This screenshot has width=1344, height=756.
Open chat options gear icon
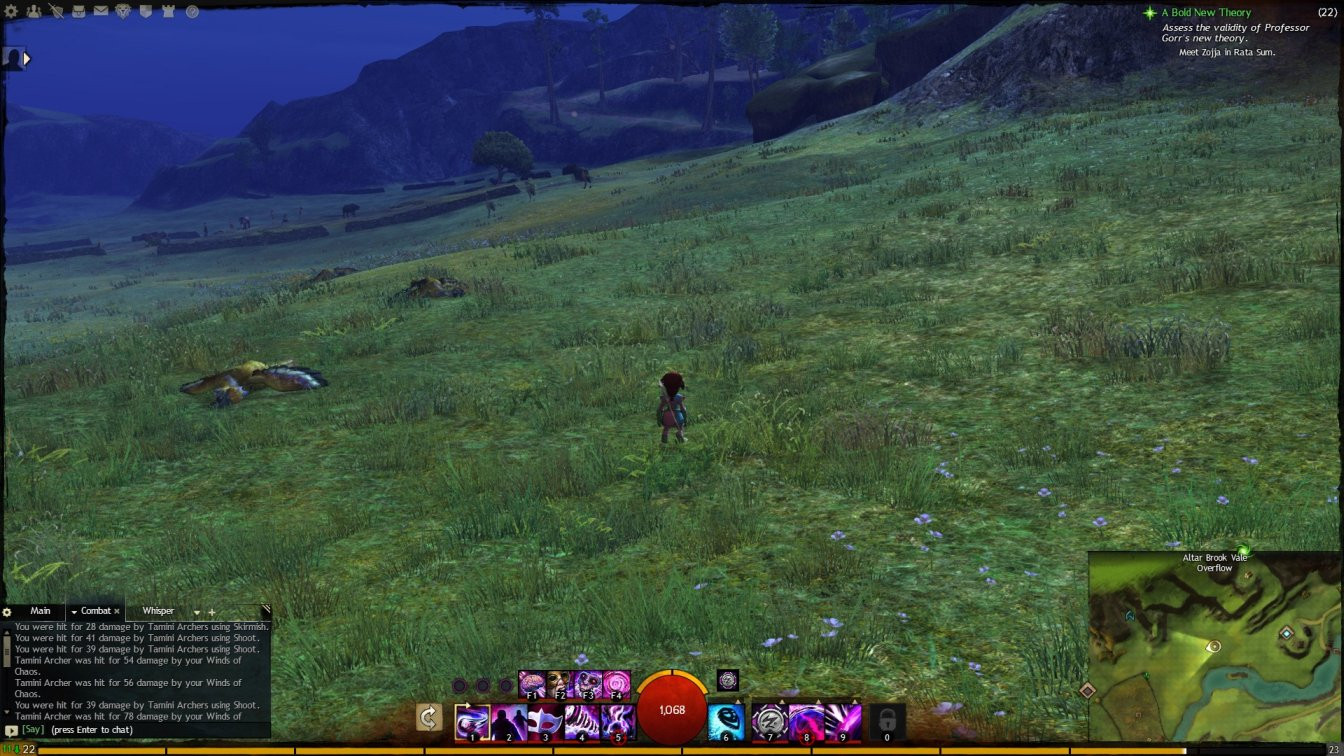pyautogui.click(x=7, y=612)
